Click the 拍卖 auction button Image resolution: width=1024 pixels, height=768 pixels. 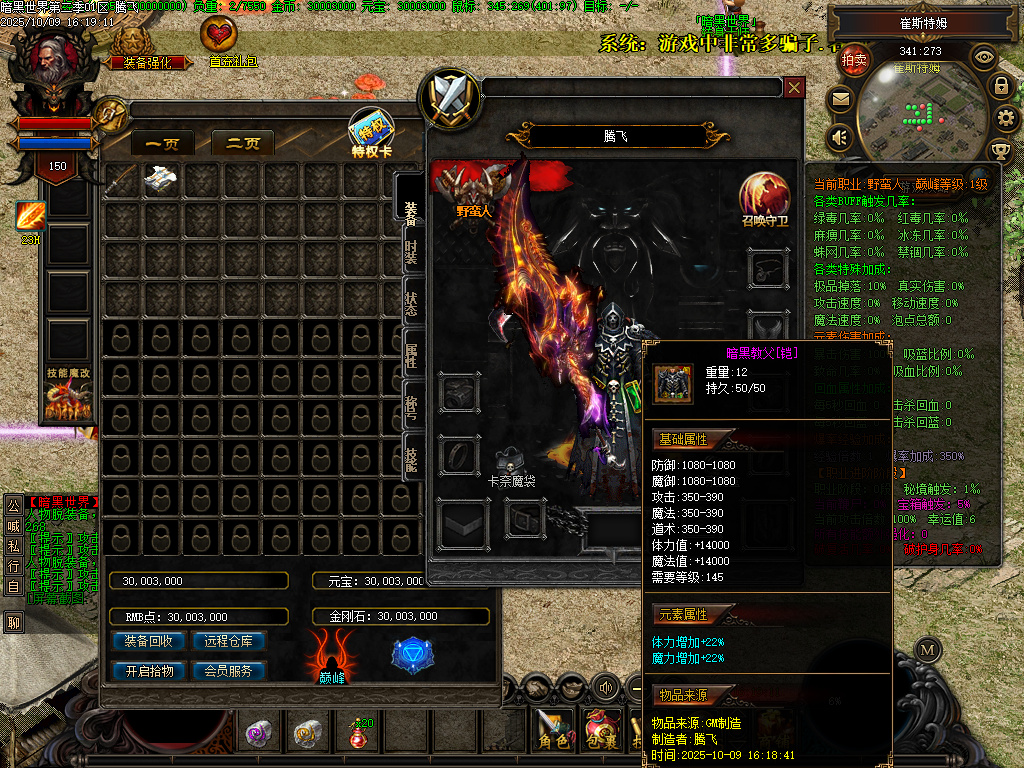(x=854, y=60)
